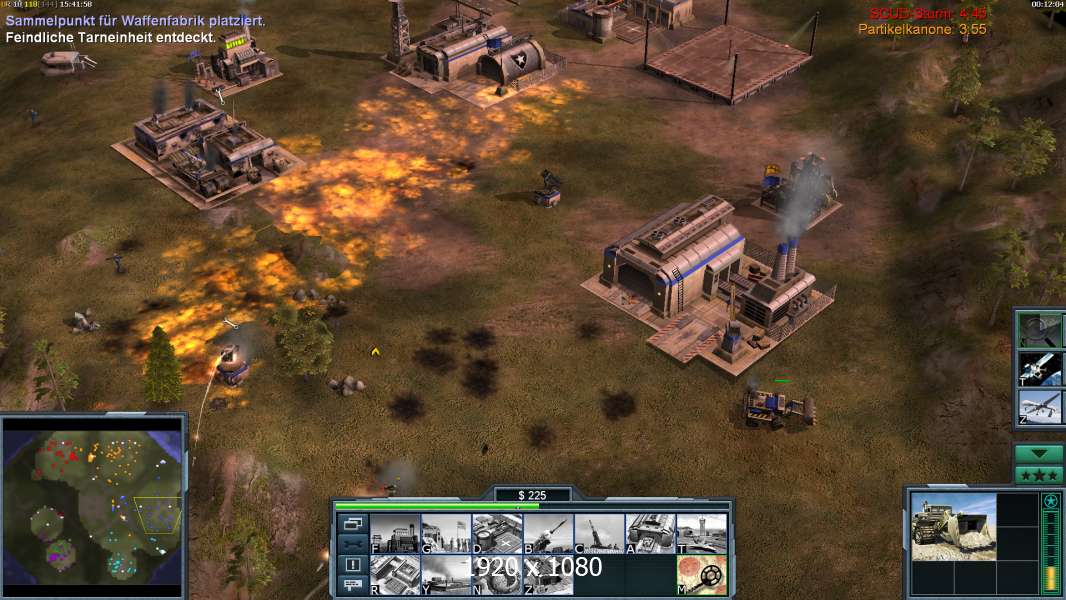
Task: Select the building icon labeled R
Action: tap(395, 574)
